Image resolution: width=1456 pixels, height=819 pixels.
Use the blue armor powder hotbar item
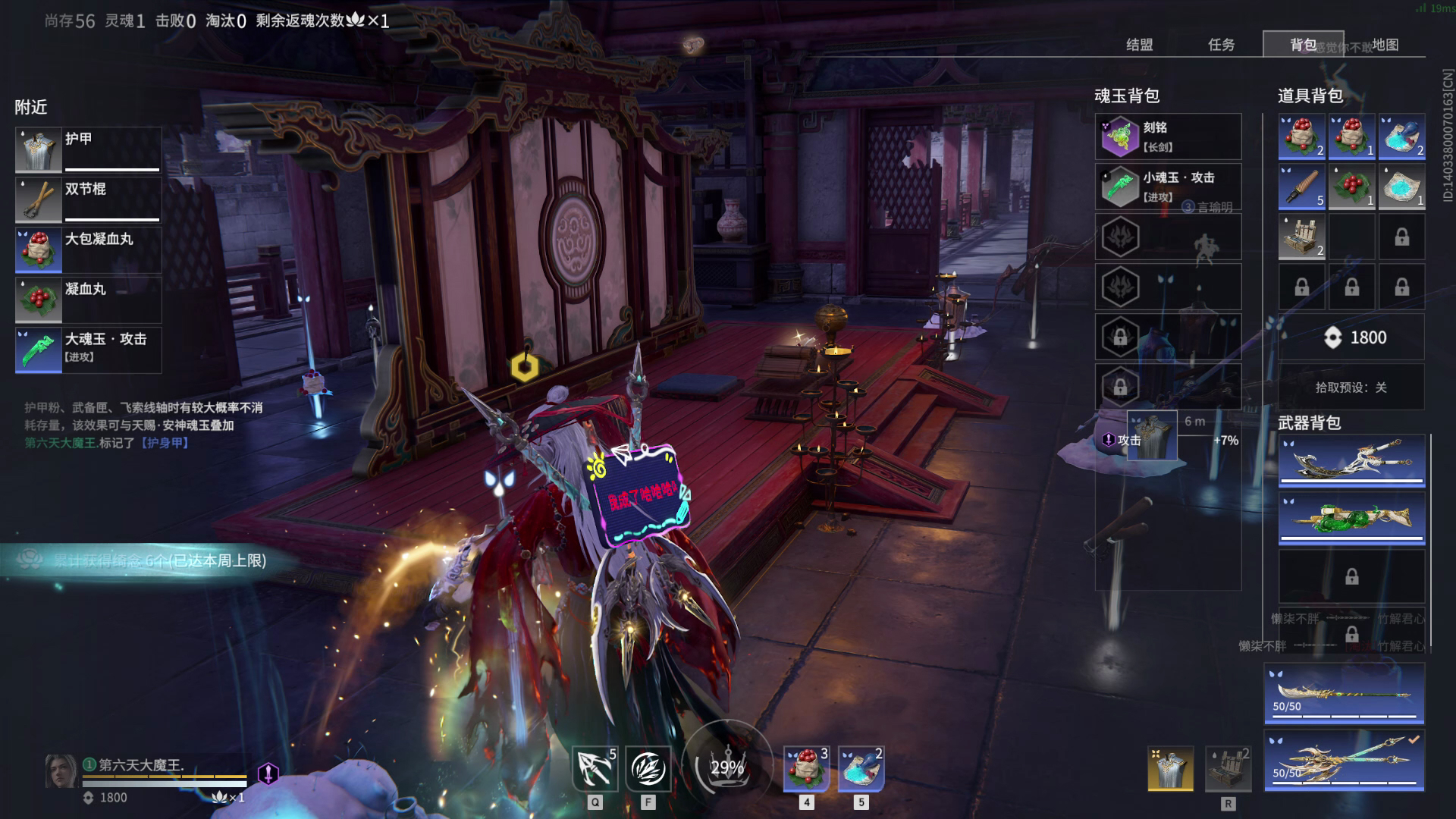click(x=861, y=768)
